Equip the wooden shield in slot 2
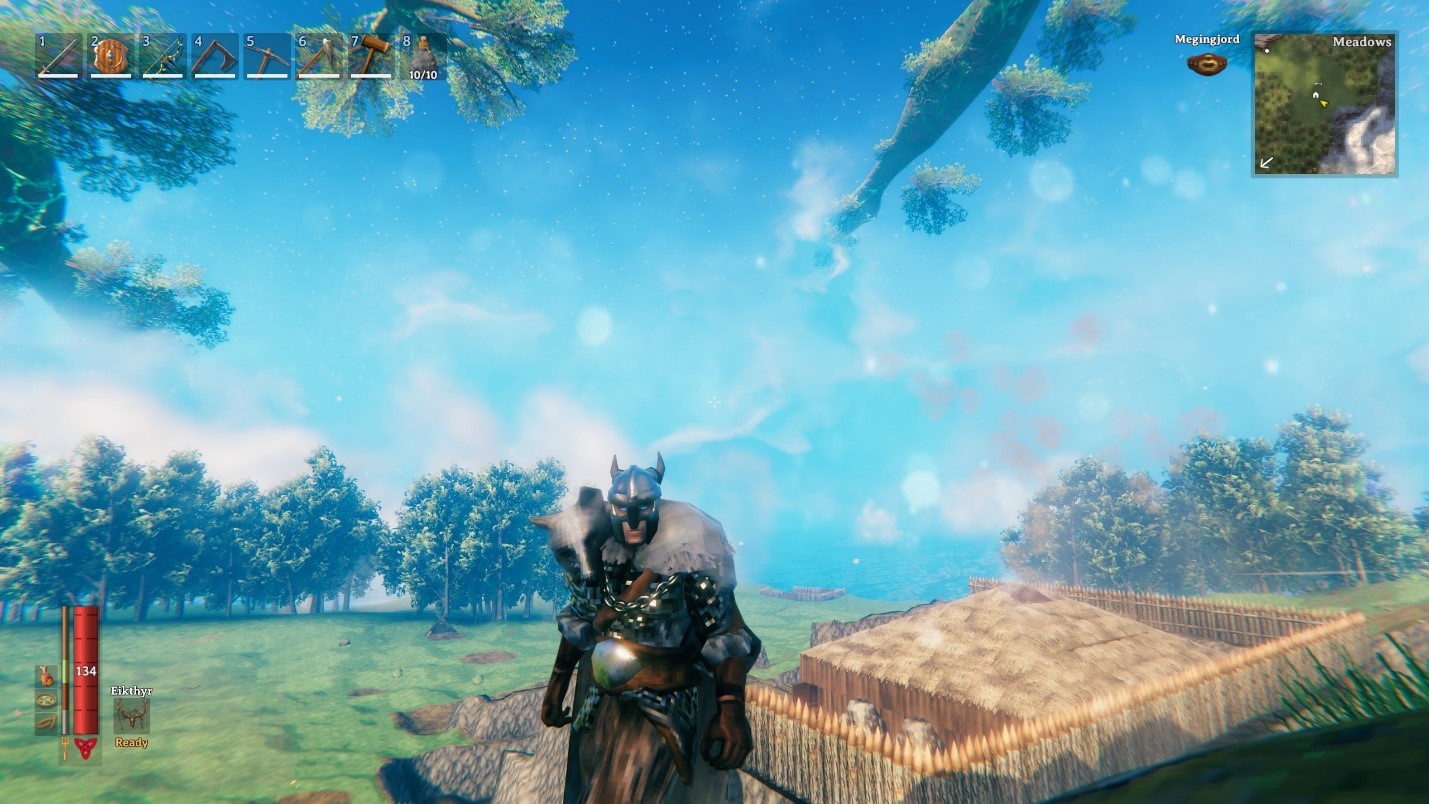Image resolution: width=1429 pixels, height=804 pixels. (x=110, y=57)
